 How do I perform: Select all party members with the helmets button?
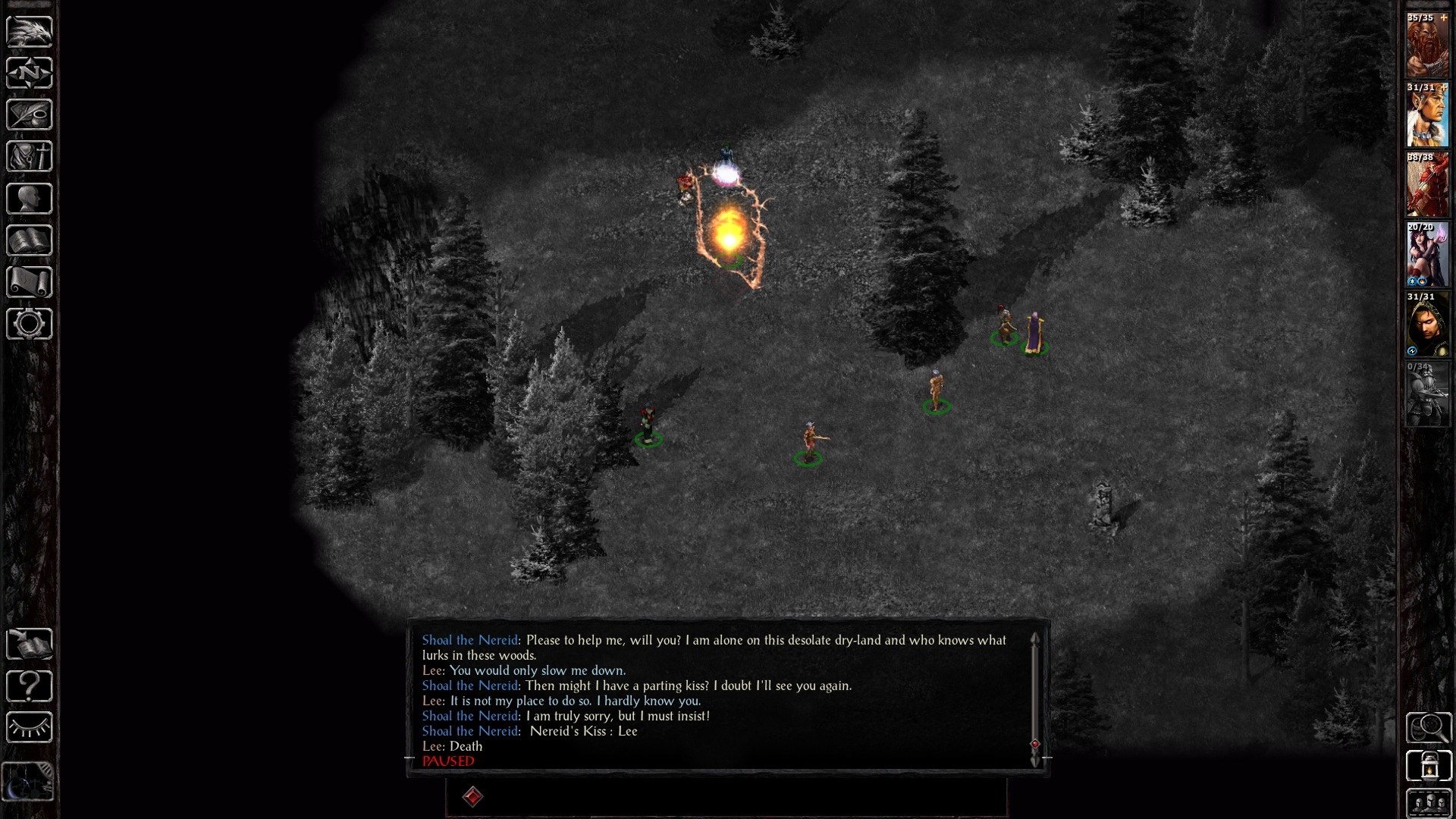pos(1429,802)
